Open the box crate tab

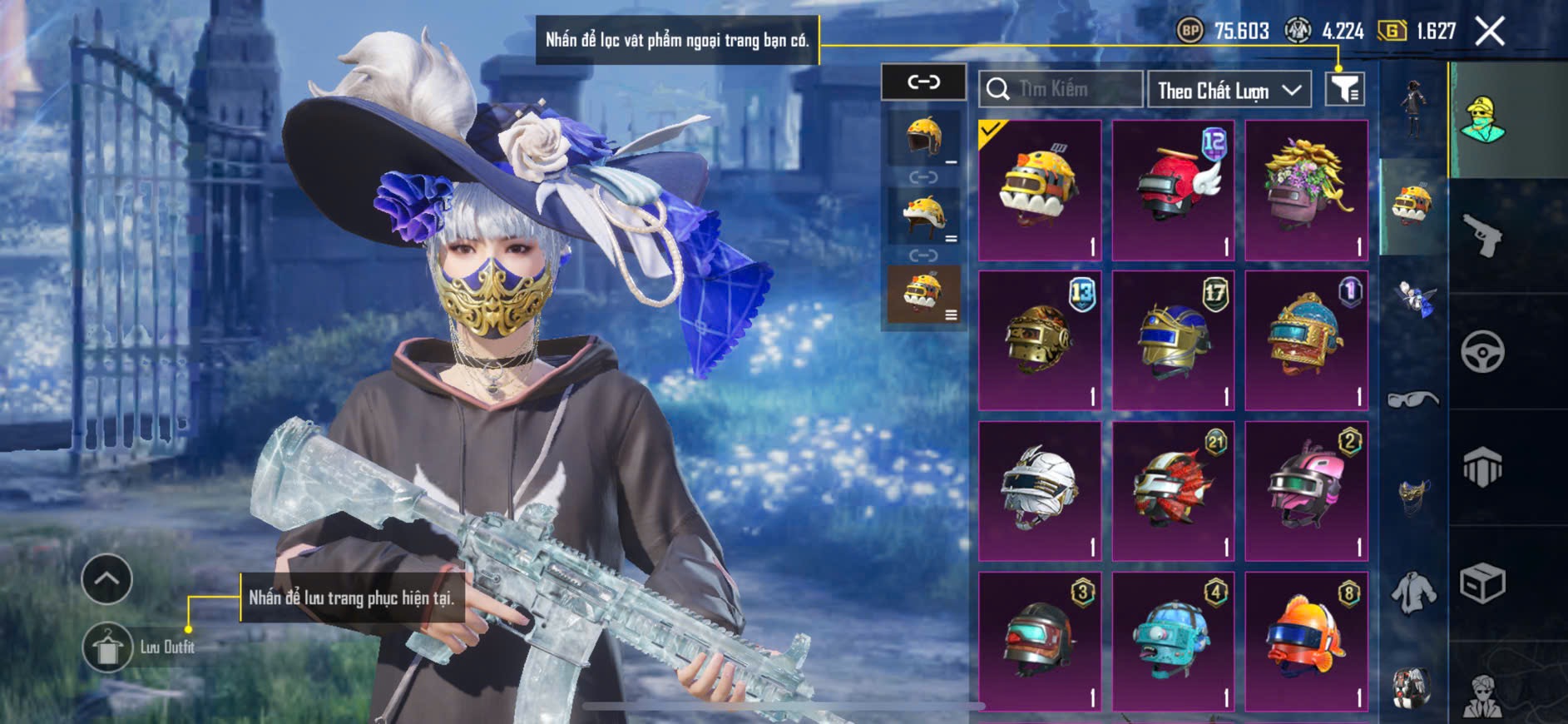point(1482,583)
